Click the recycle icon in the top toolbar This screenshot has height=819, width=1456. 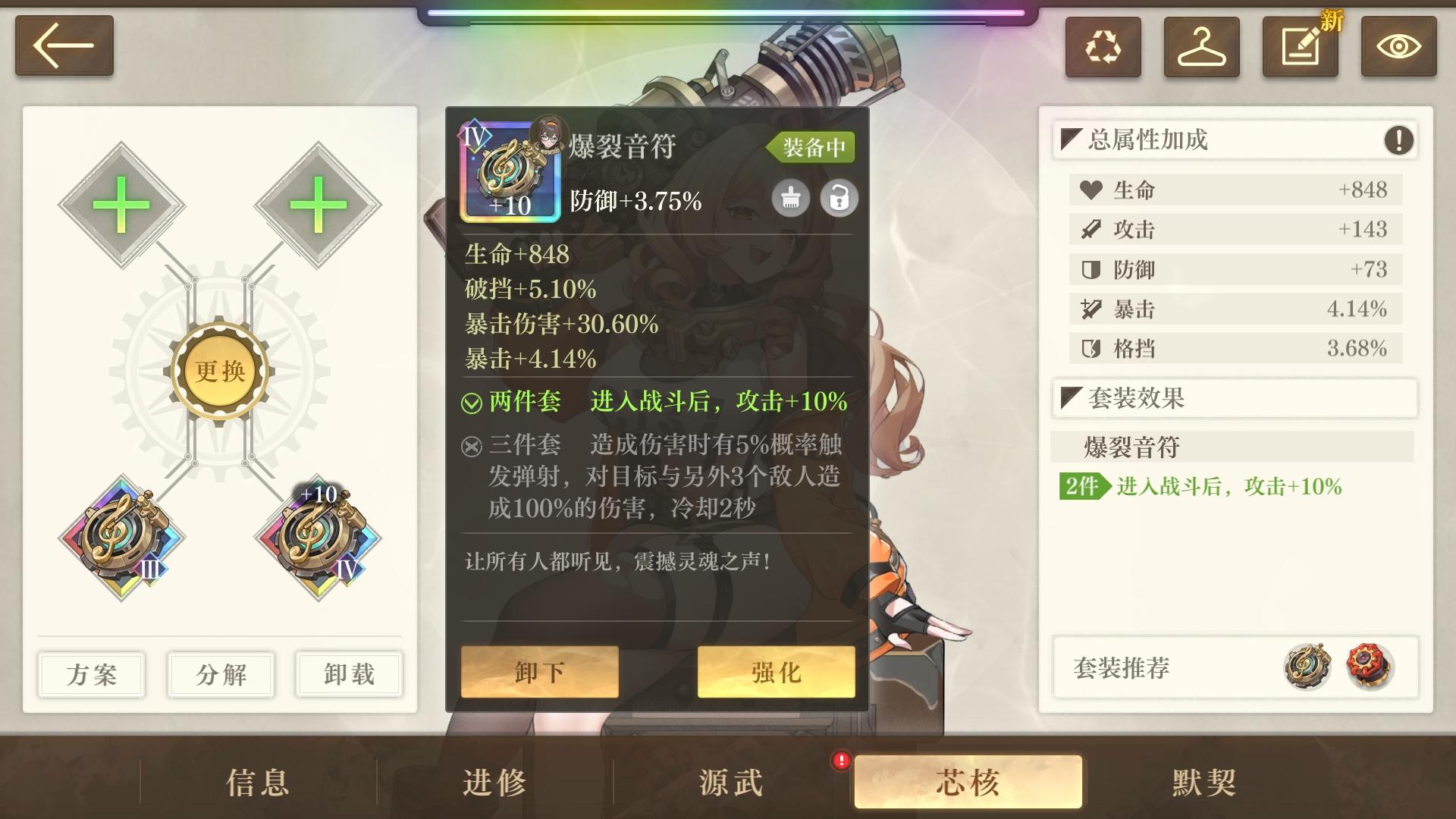(x=1103, y=47)
